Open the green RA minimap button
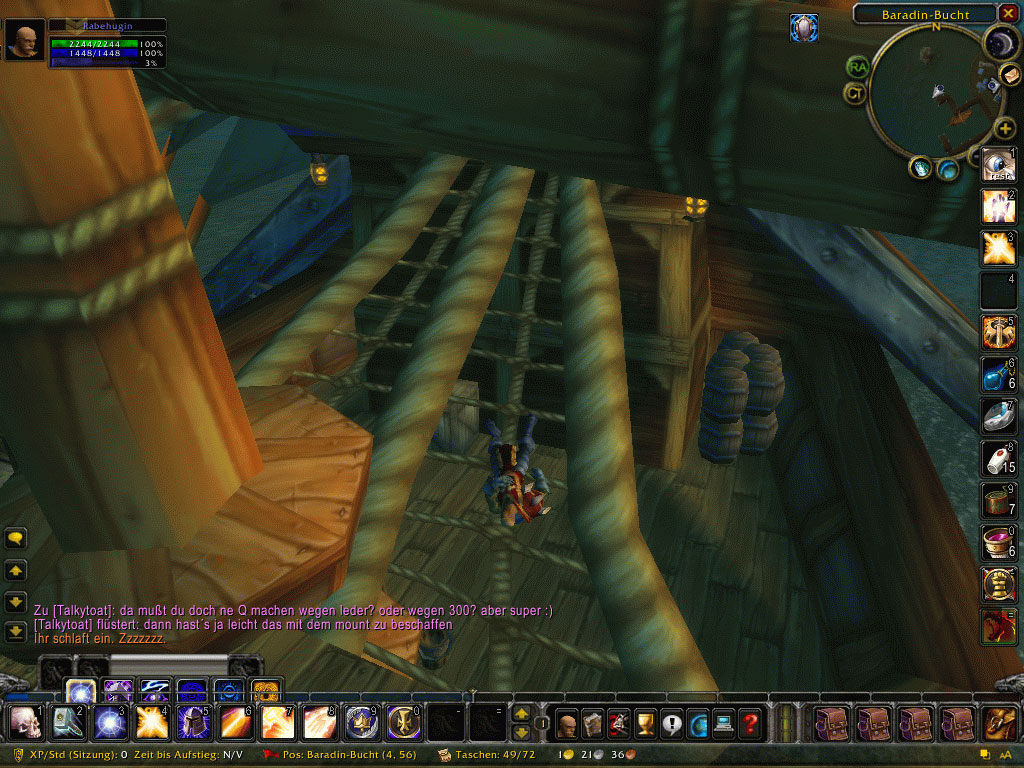The width and height of the screenshot is (1024, 768). click(857, 67)
